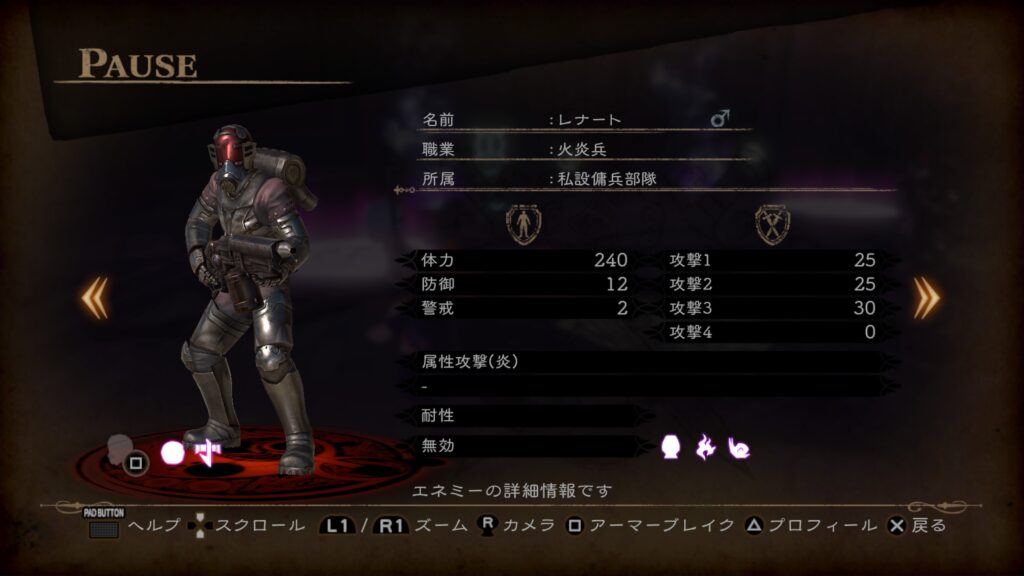Select the 警戒 stat row
The width and height of the screenshot is (1024, 576).
coord(522,308)
